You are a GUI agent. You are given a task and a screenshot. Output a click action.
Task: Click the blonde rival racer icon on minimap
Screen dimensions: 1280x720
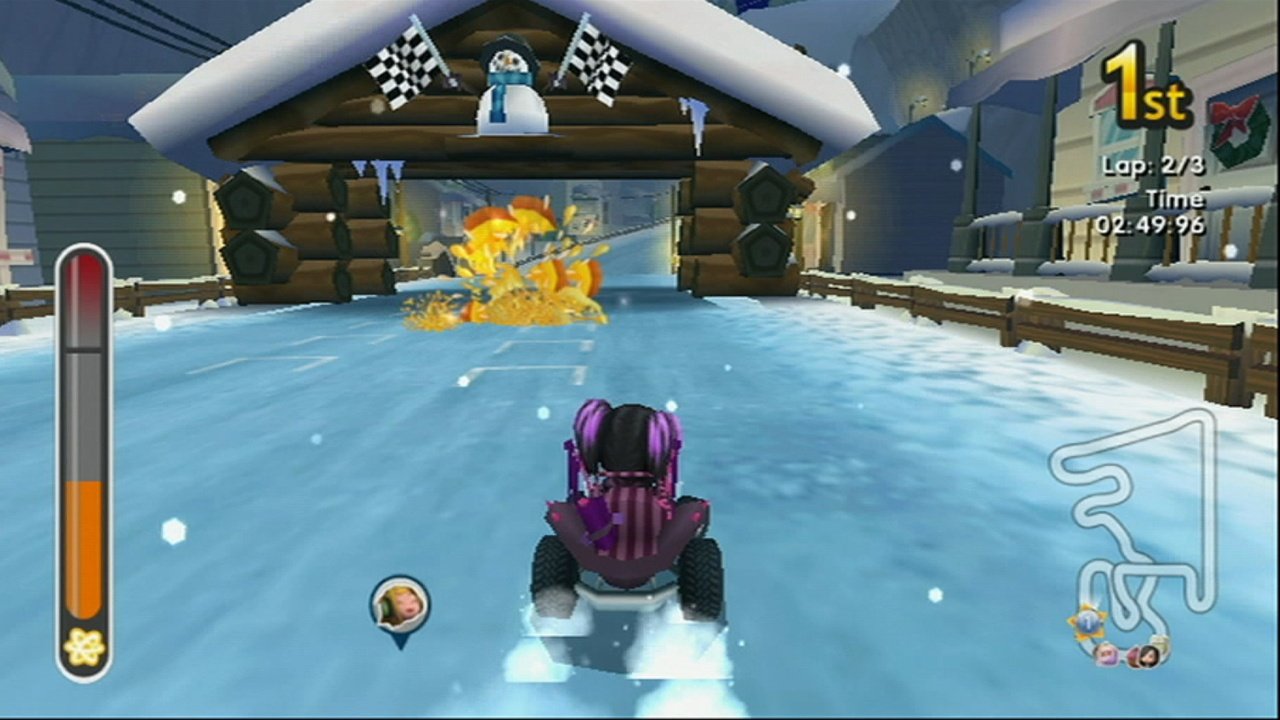(1160, 644)
